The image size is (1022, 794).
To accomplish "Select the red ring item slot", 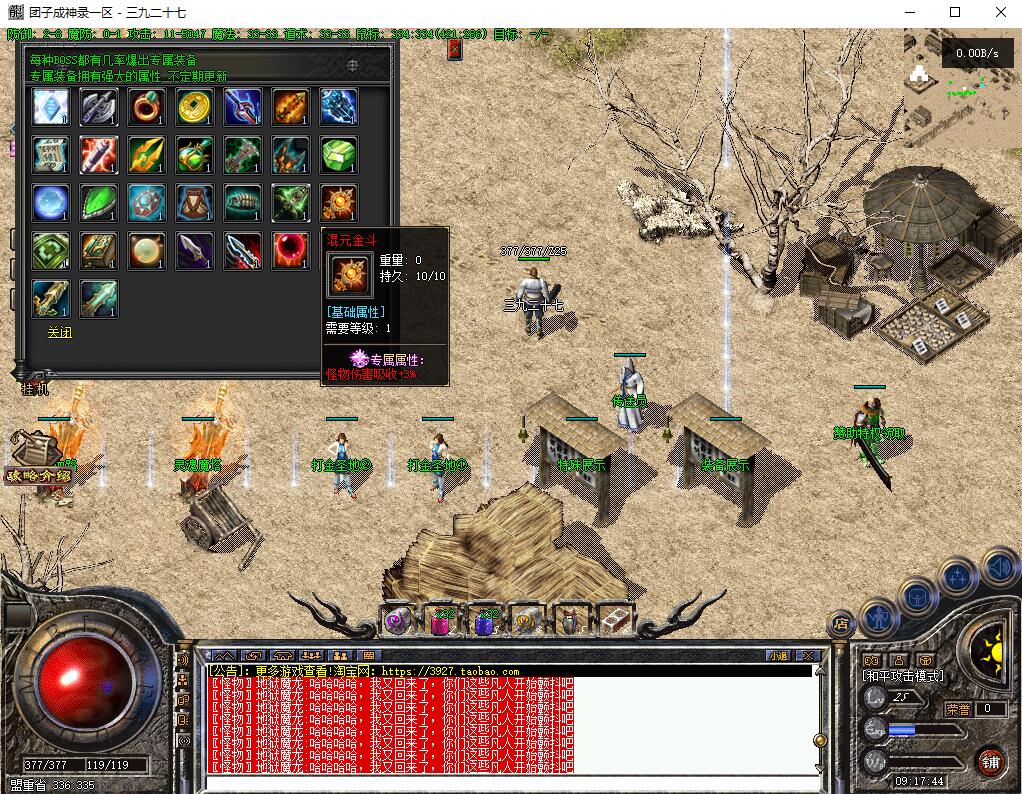I will [x=147, y=107].
